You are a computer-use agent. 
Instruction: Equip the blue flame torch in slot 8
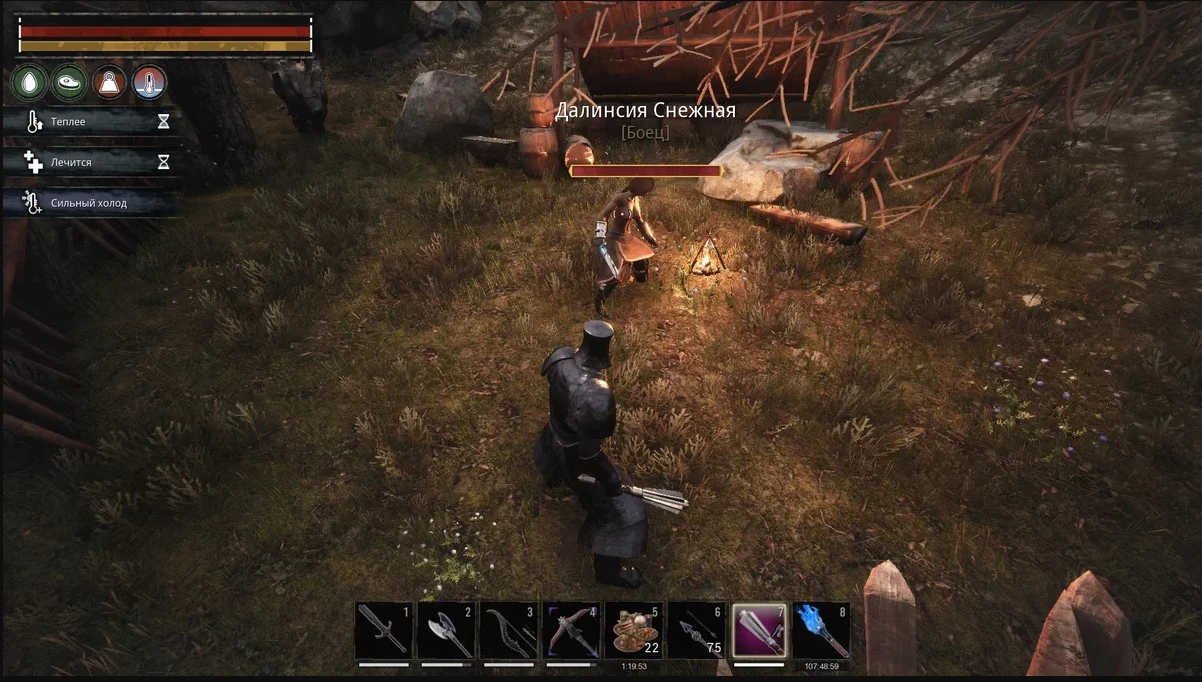tap(822, 630)
